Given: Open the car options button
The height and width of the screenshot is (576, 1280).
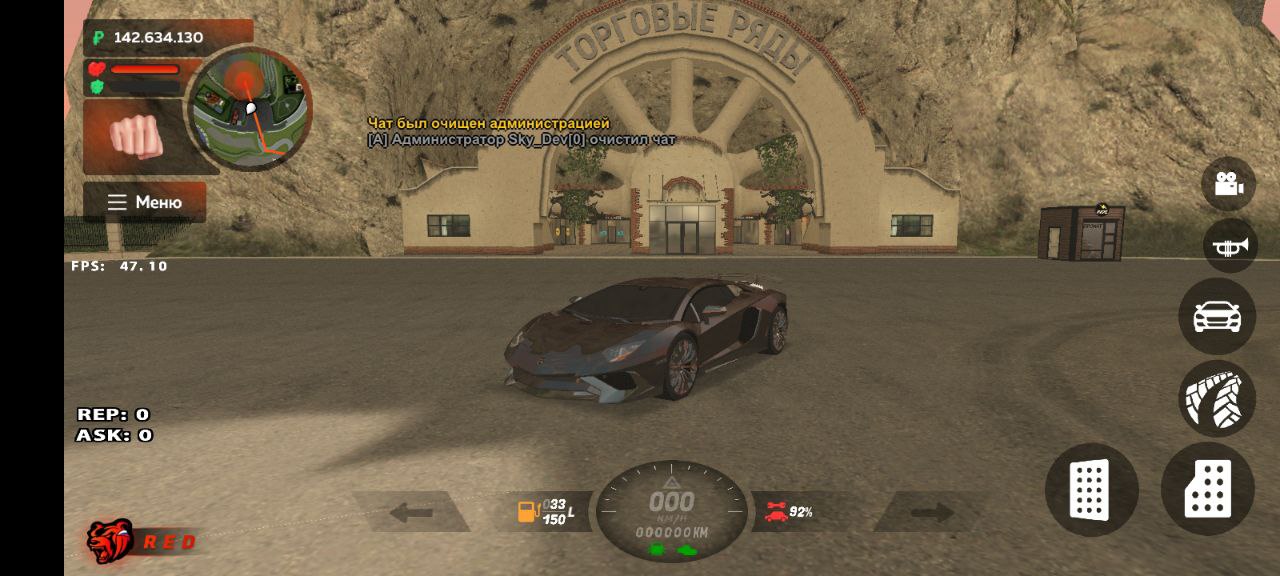Looking at the screenshot, I should 1217,316.
